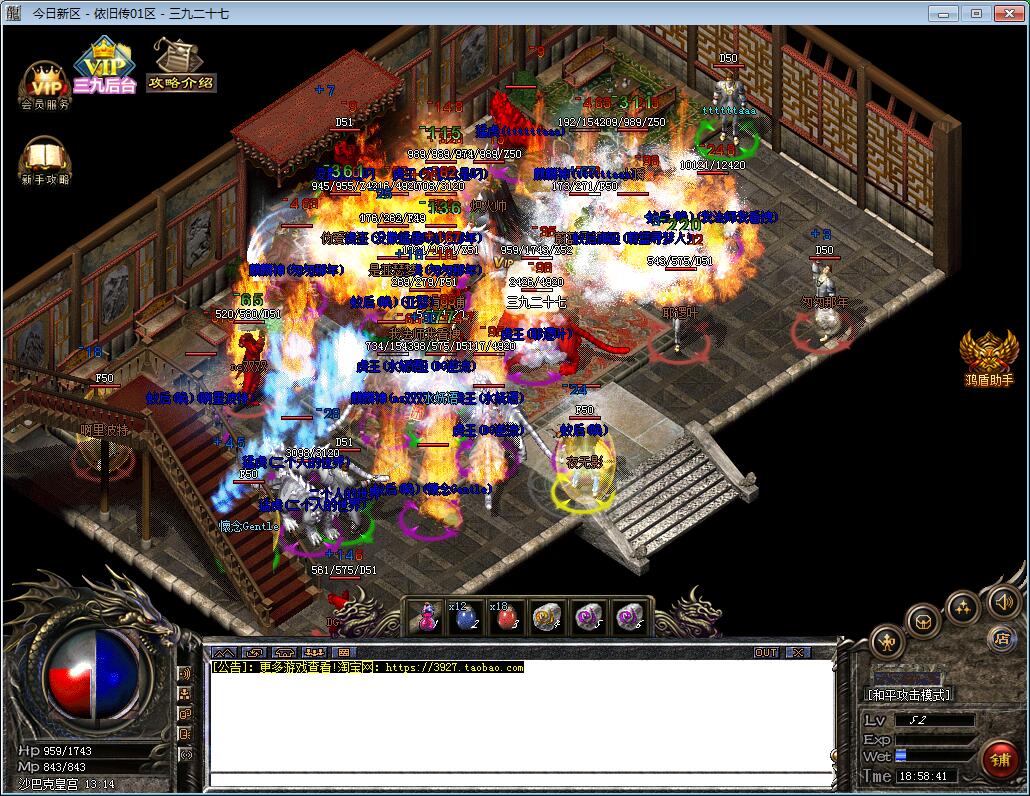This screenshot has width=1030, height=796.
Task: Open the character figure round button
Action: point(887,641)
